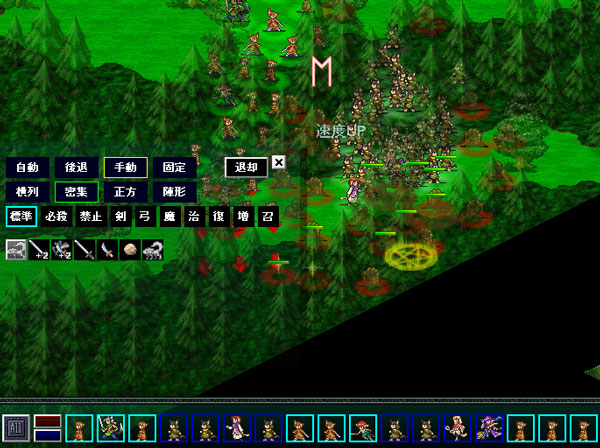Toggle the 魔 magic skill filter
600x448 pixels.
170,216
